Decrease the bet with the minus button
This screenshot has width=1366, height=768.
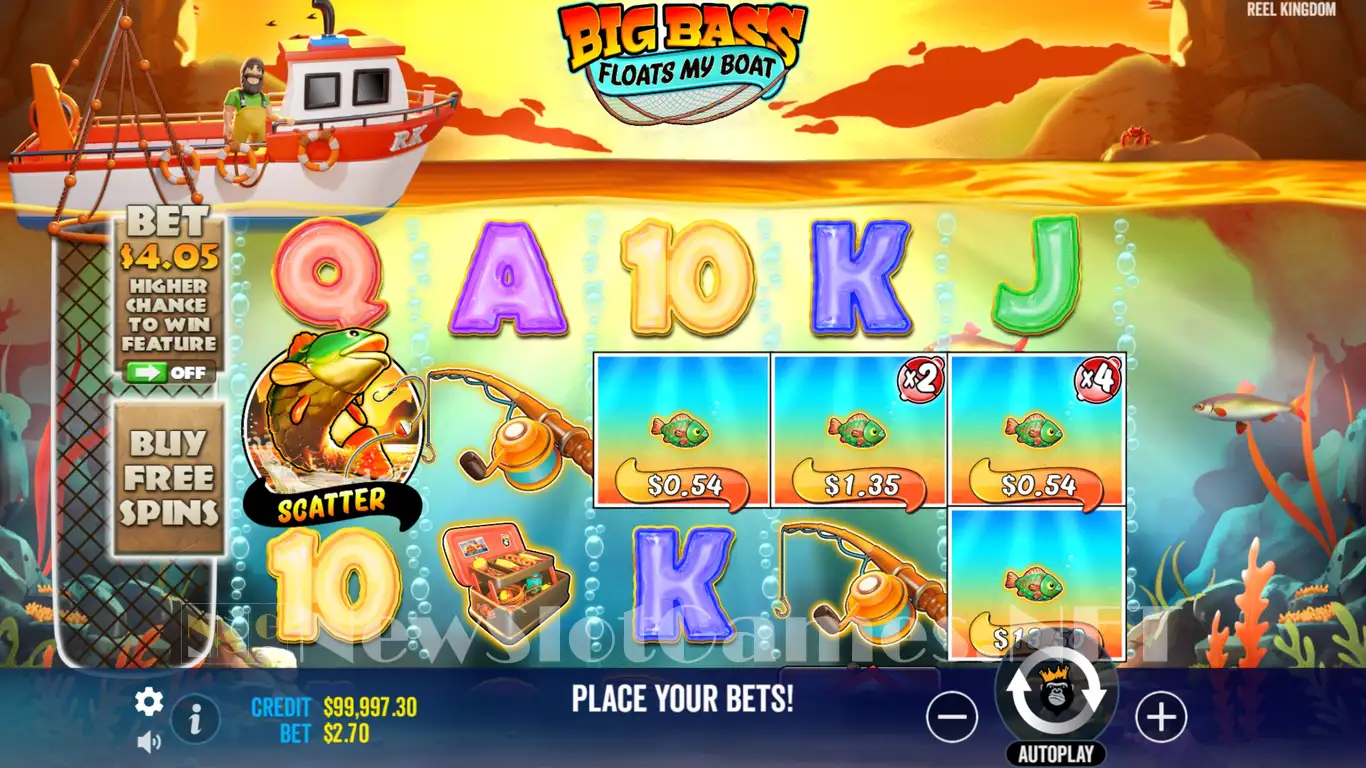[x=952, y=716]
